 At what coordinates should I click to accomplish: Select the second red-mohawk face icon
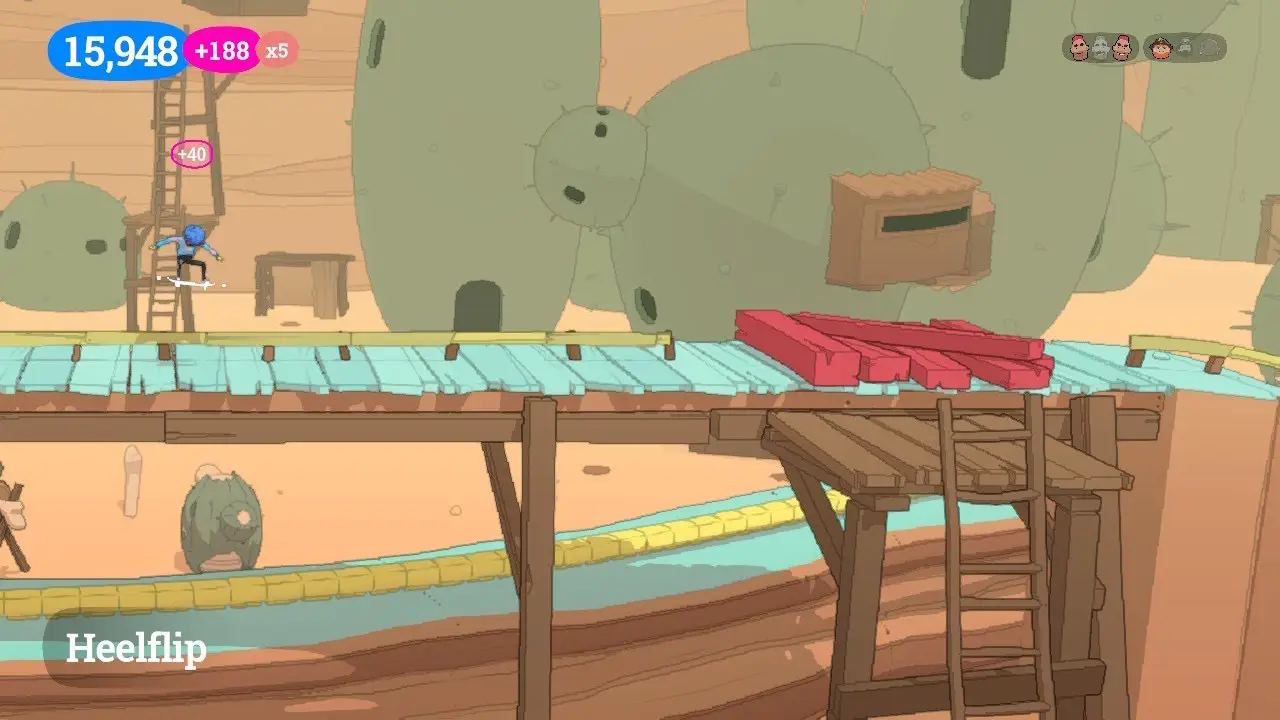point(1121,46)
